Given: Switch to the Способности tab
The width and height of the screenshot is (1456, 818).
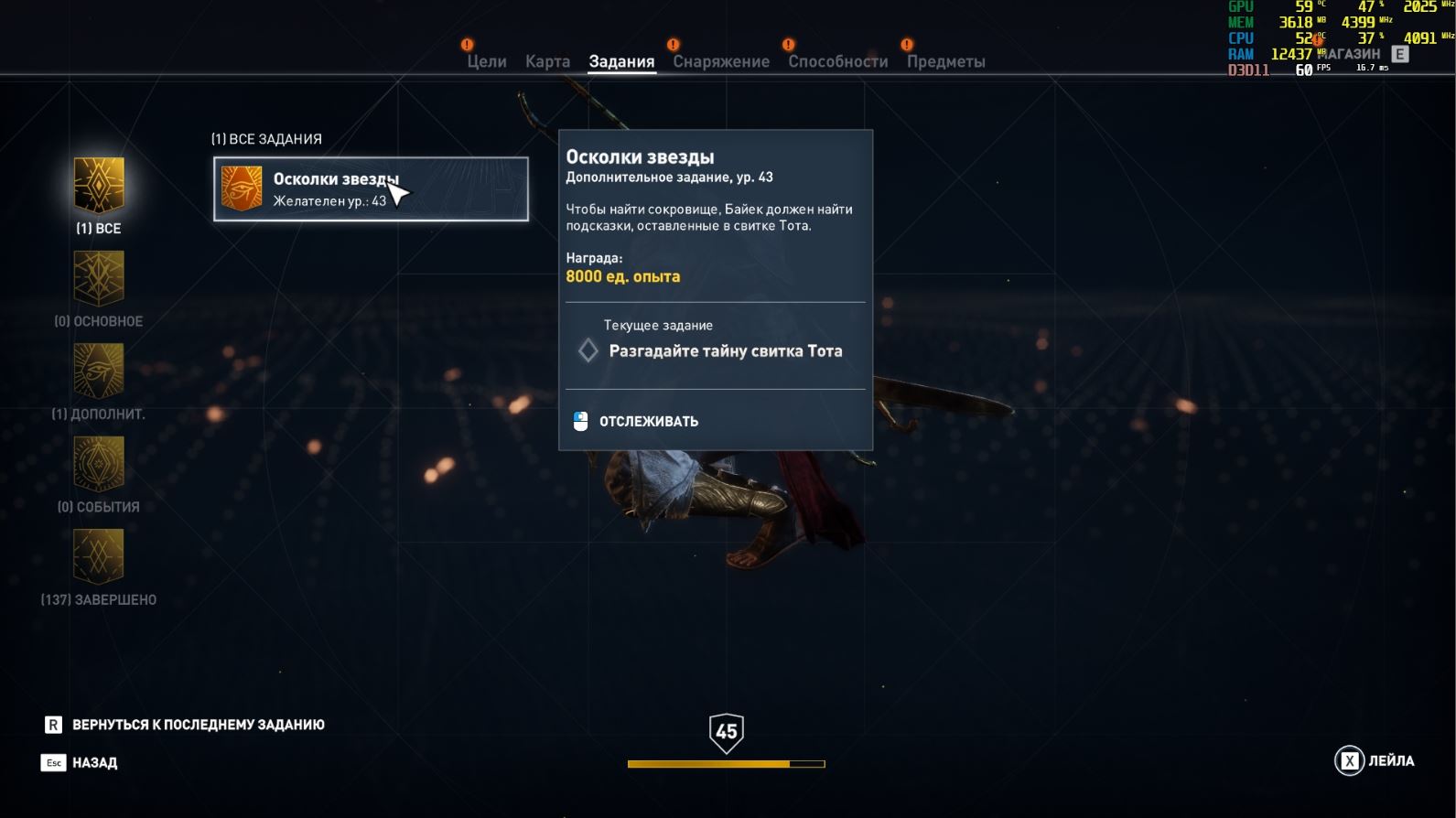Looking at the screenshot, I should (x=837, y=61).
